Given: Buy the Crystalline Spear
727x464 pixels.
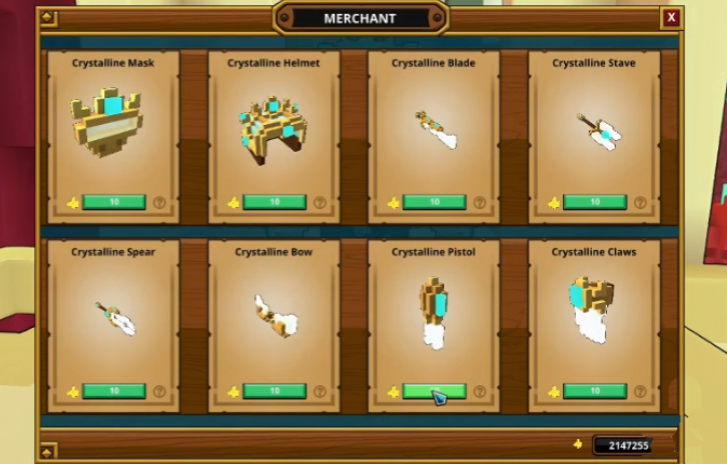Looking at the screenshot, I should tap(114, 391).
